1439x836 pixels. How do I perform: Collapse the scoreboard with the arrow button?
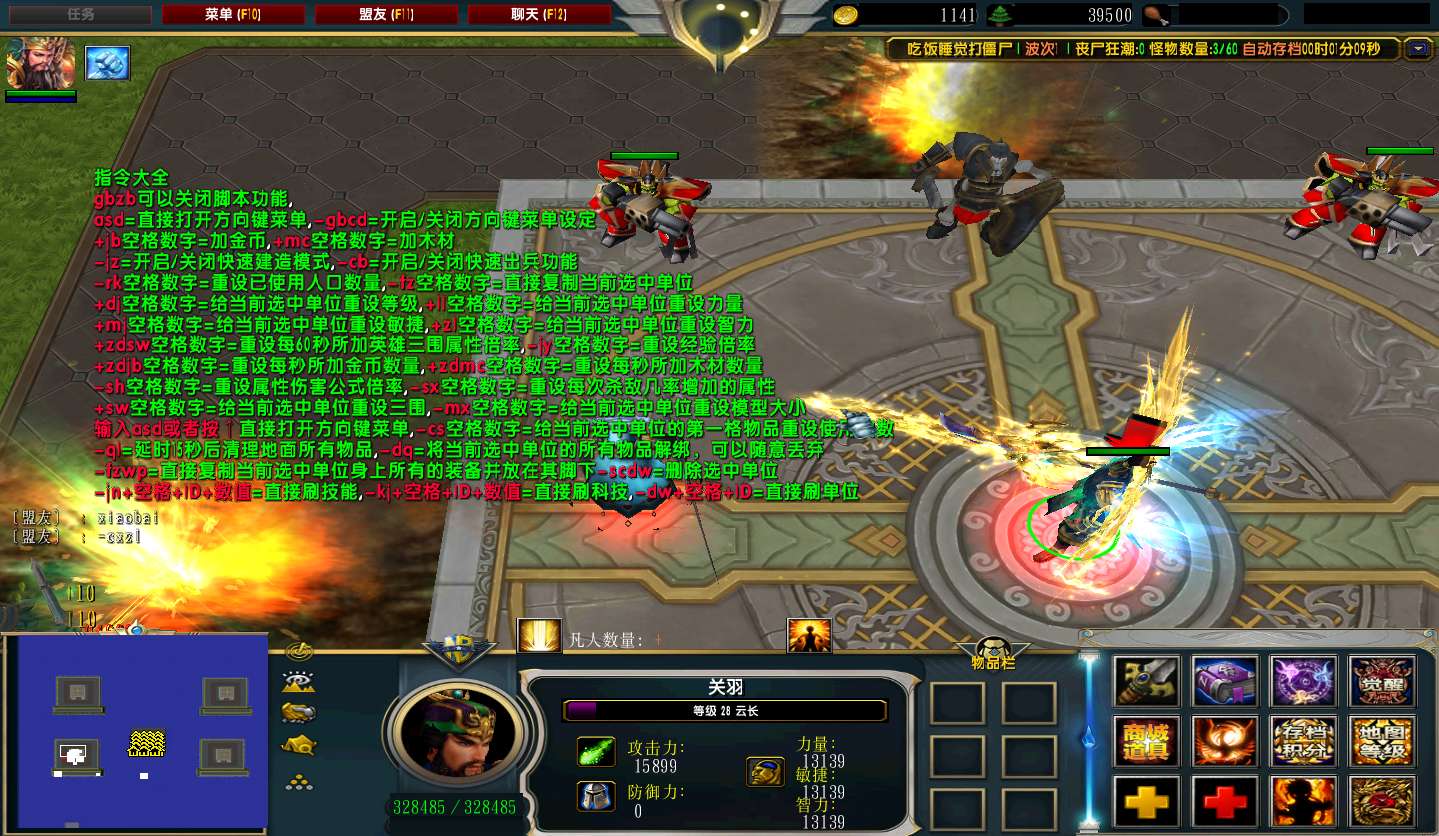click(x=1417, y=48)
